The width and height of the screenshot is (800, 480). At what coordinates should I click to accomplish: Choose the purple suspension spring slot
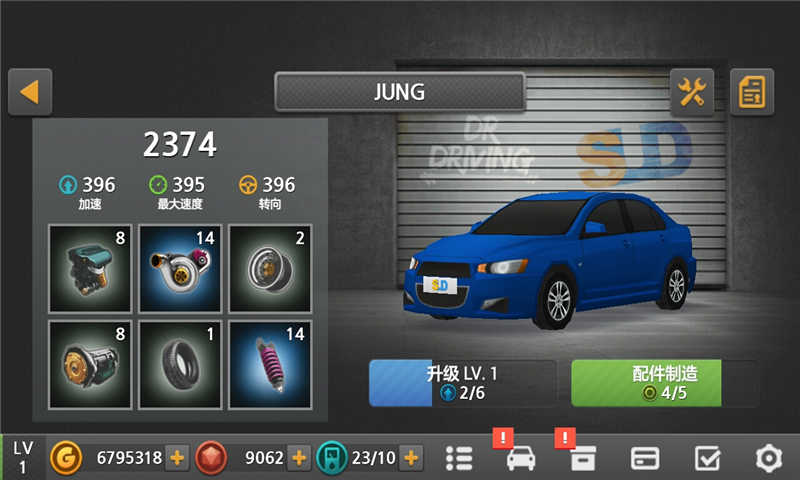point(270,364)
